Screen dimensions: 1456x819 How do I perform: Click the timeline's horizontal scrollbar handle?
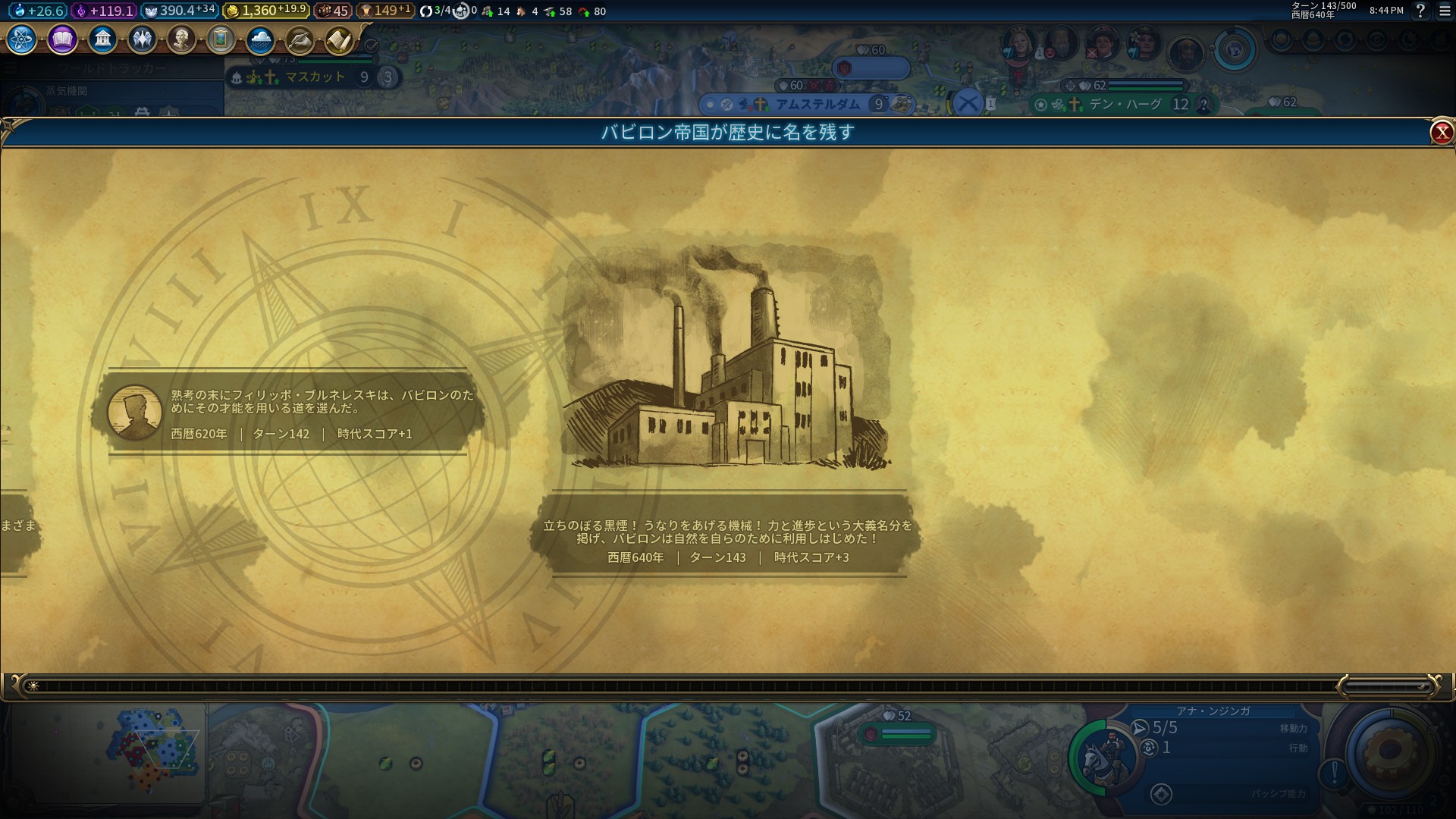[x=1386, y=686]
